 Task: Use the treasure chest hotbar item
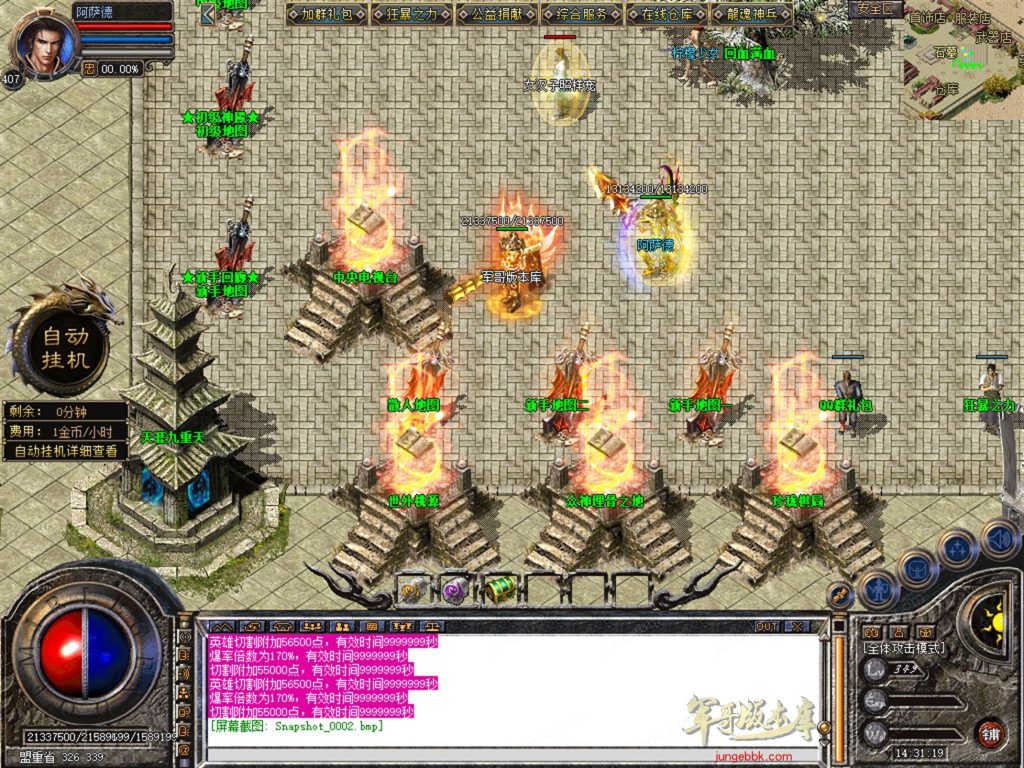point(498,589)
